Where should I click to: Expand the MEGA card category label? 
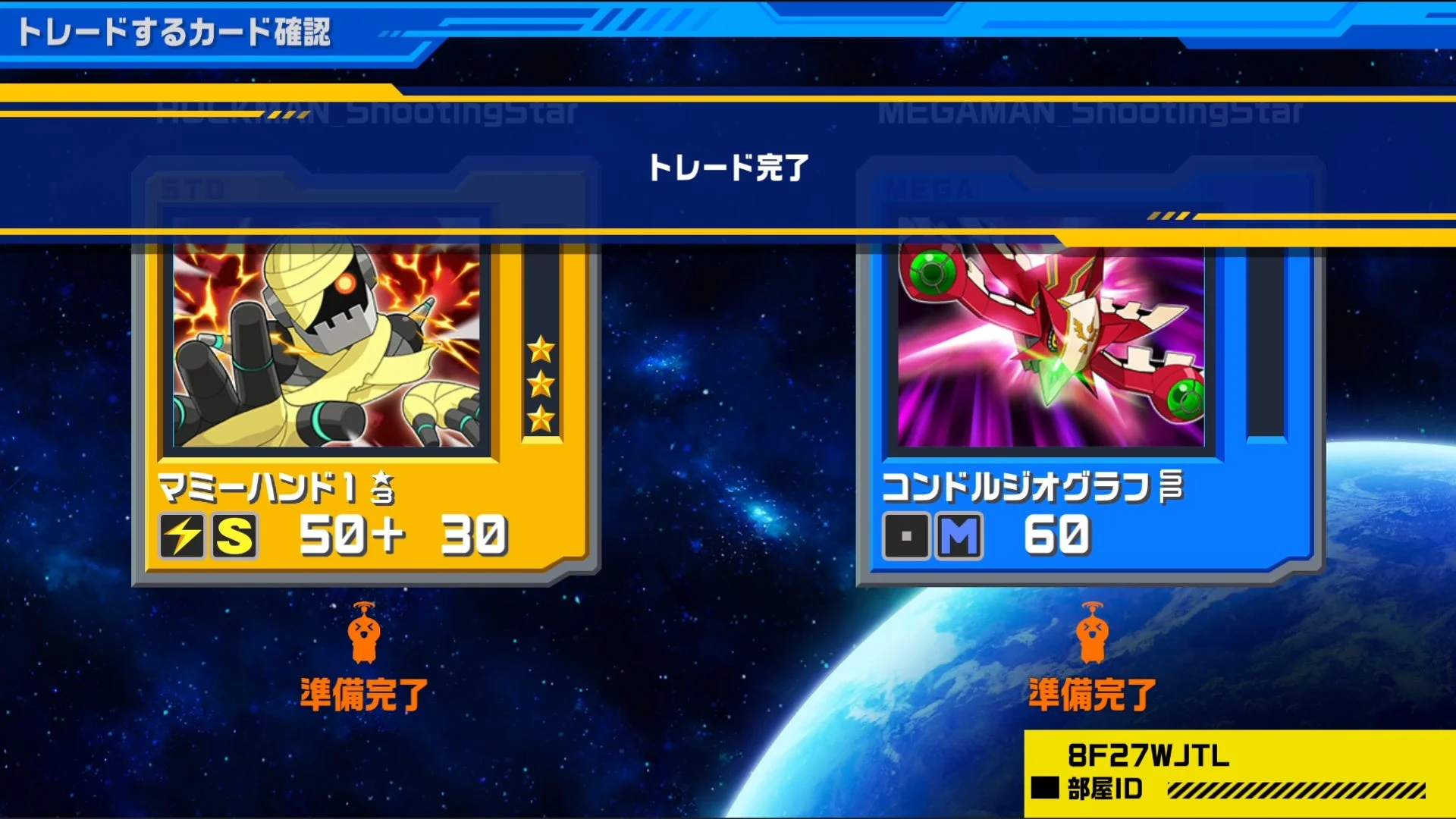(x=926, y=187)
